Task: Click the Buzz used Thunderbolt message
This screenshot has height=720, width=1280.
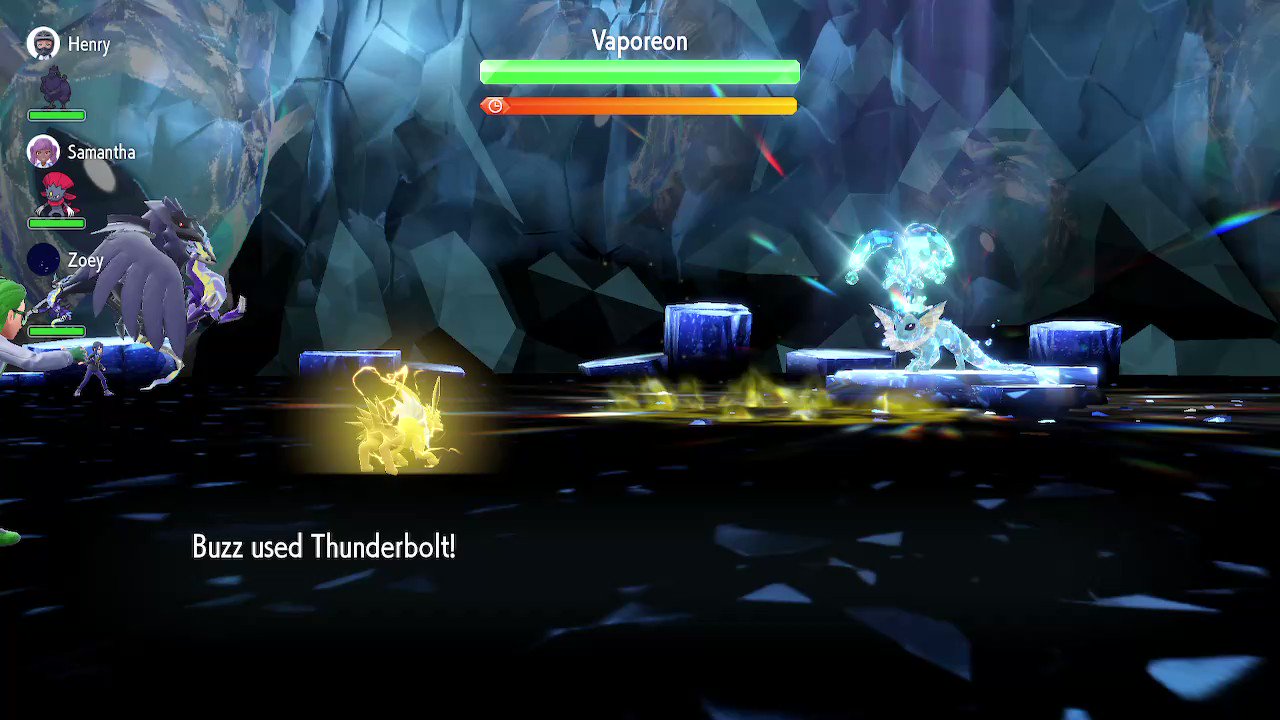Action: pyautogui.click(x=324, y=546)
